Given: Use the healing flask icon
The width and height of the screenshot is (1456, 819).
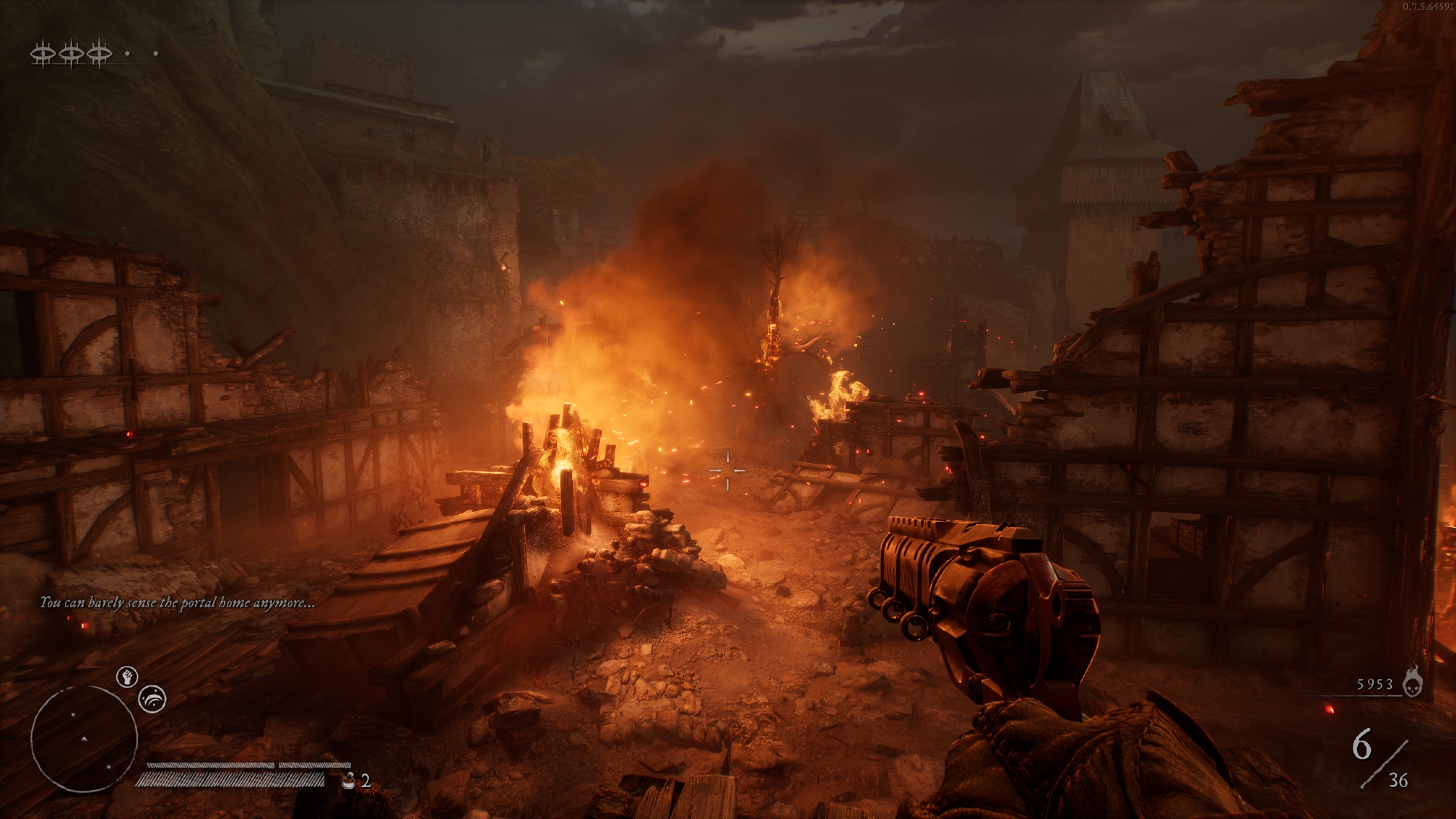Looking at the screenshot, I should [x=349, y=781].
